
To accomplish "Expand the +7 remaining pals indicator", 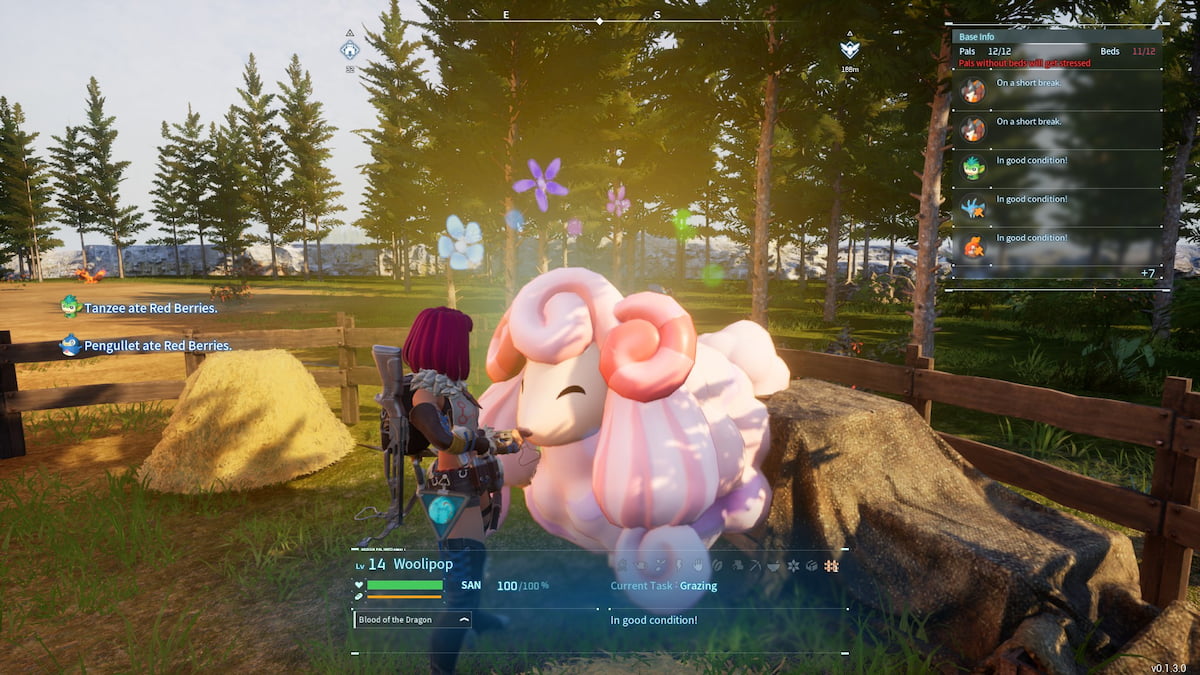I will tap(1147, 273).
